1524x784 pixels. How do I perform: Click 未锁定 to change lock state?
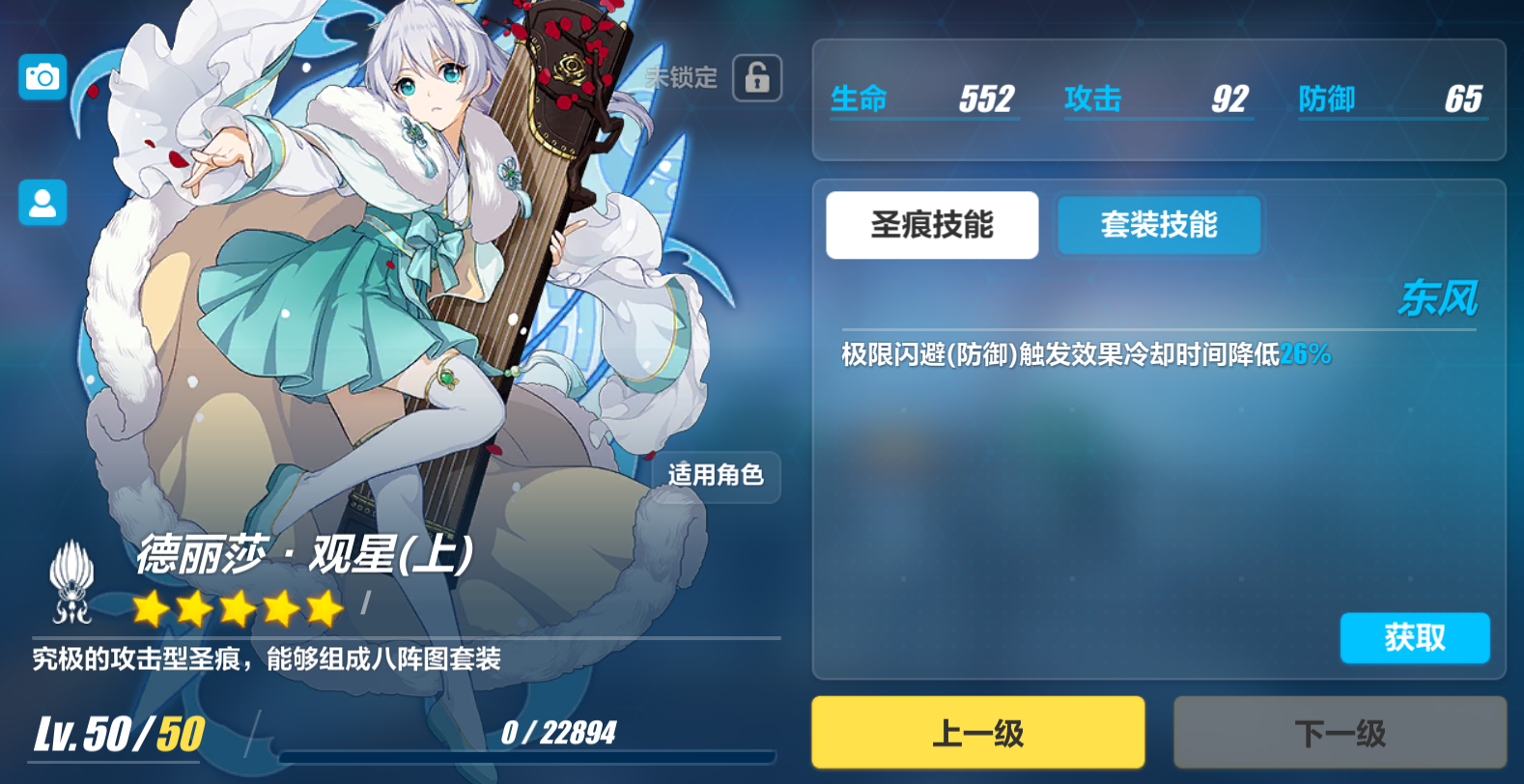click(681, 78)
